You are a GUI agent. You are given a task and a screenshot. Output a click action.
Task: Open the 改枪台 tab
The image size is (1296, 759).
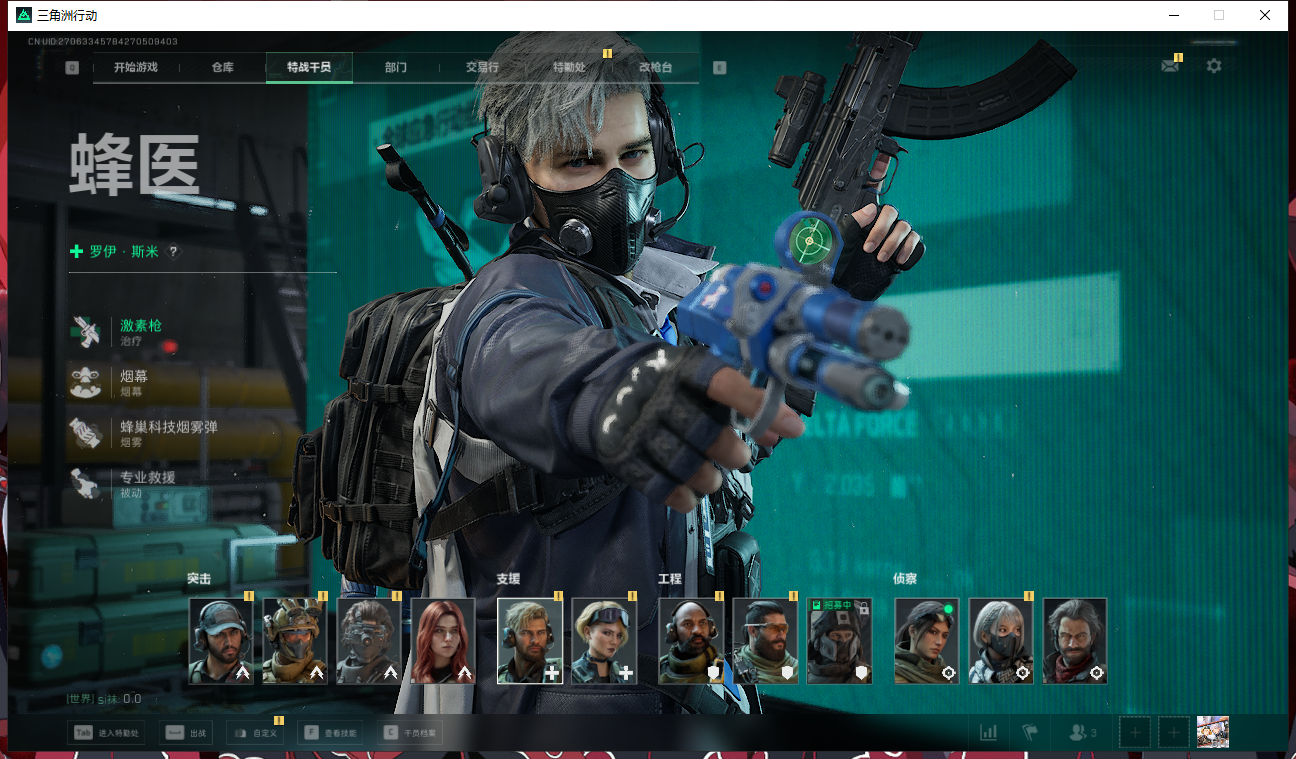pos(655,68)
